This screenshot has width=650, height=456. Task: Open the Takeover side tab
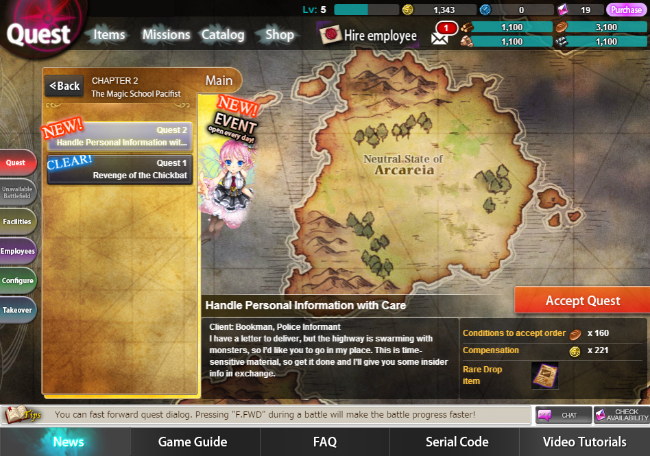(17, 311)
